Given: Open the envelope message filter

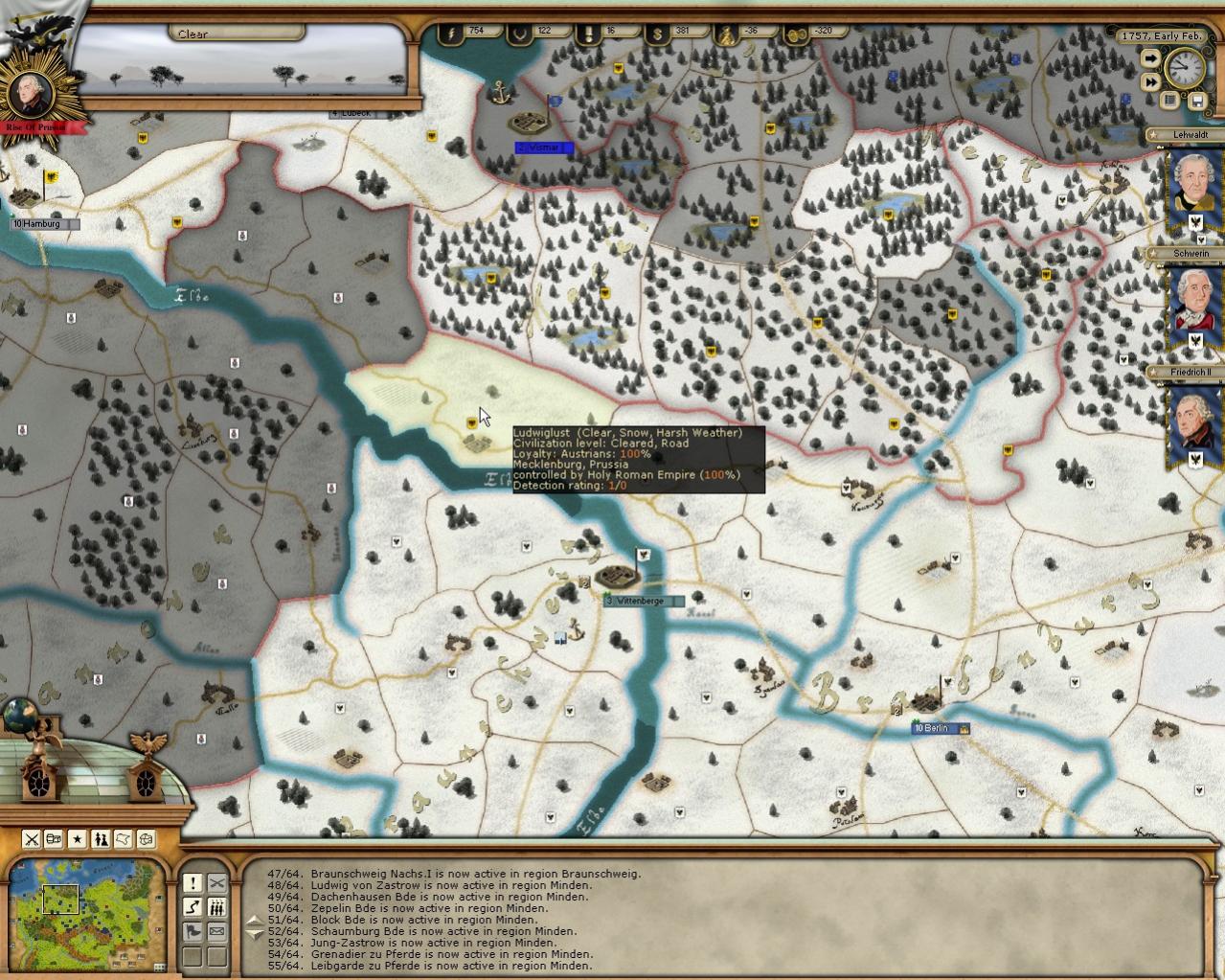Looking at the screenshot, I should (x=217, y=931).
